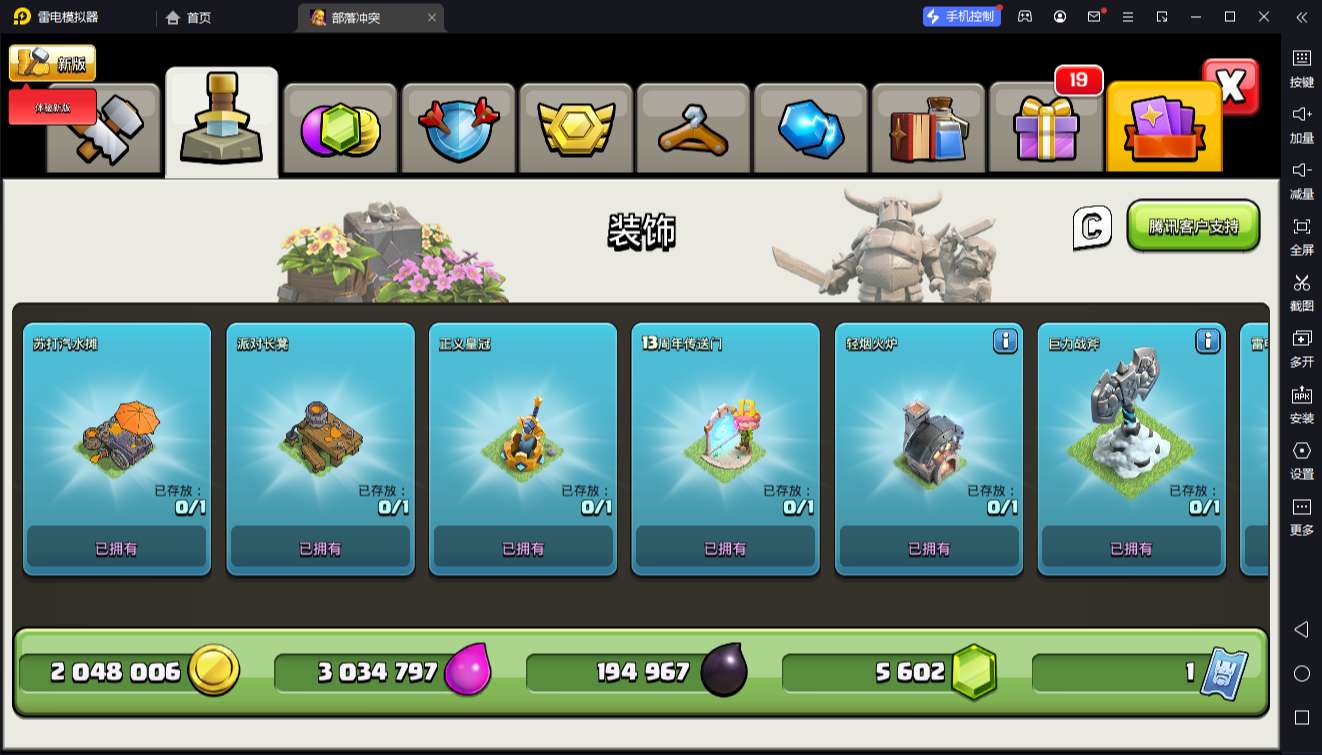Open the blue ore crystal tab
The height and width of the screenshot is (755, 1322).
811,130
